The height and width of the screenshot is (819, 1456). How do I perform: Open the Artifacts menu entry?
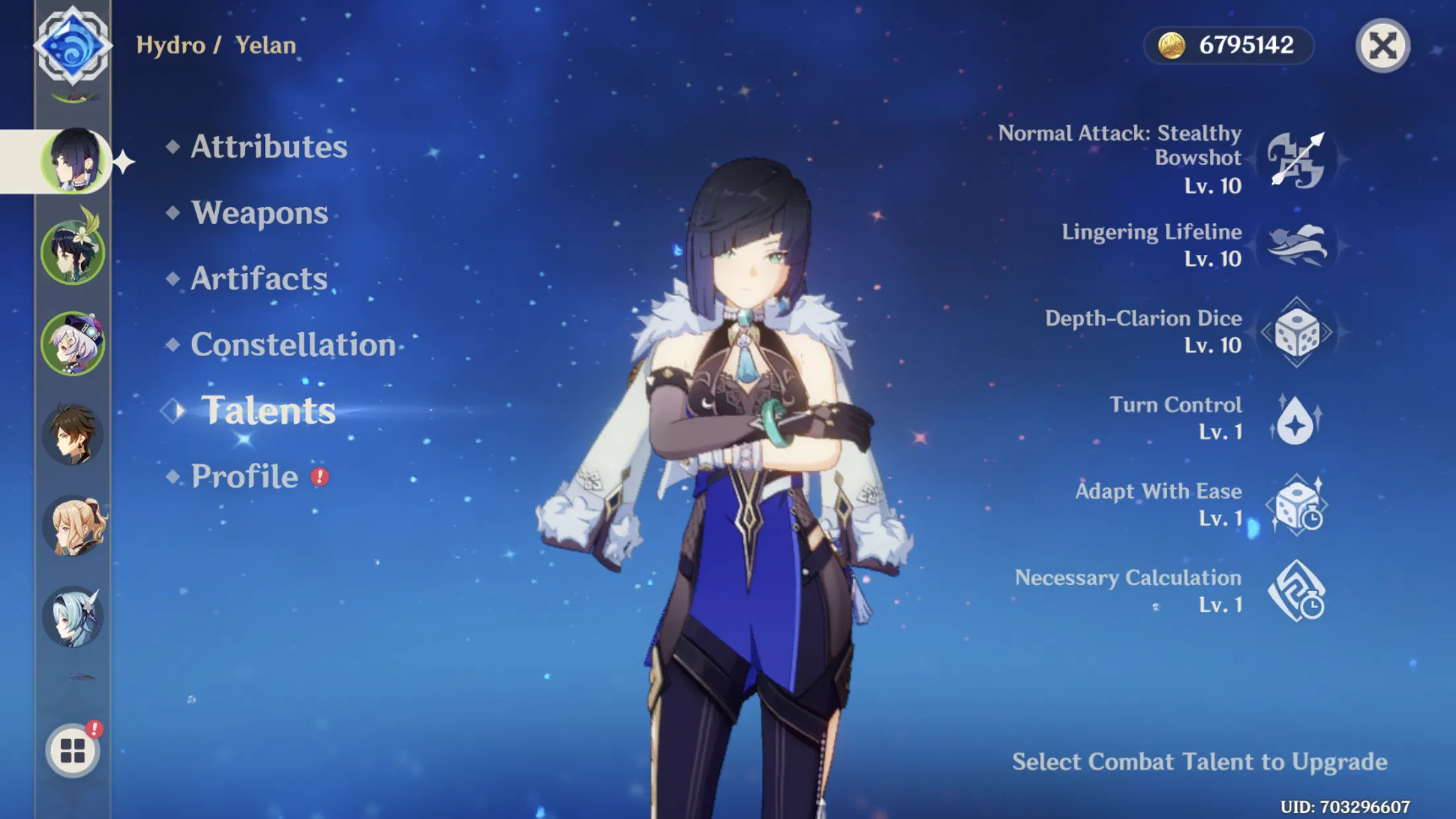(257, 278)
